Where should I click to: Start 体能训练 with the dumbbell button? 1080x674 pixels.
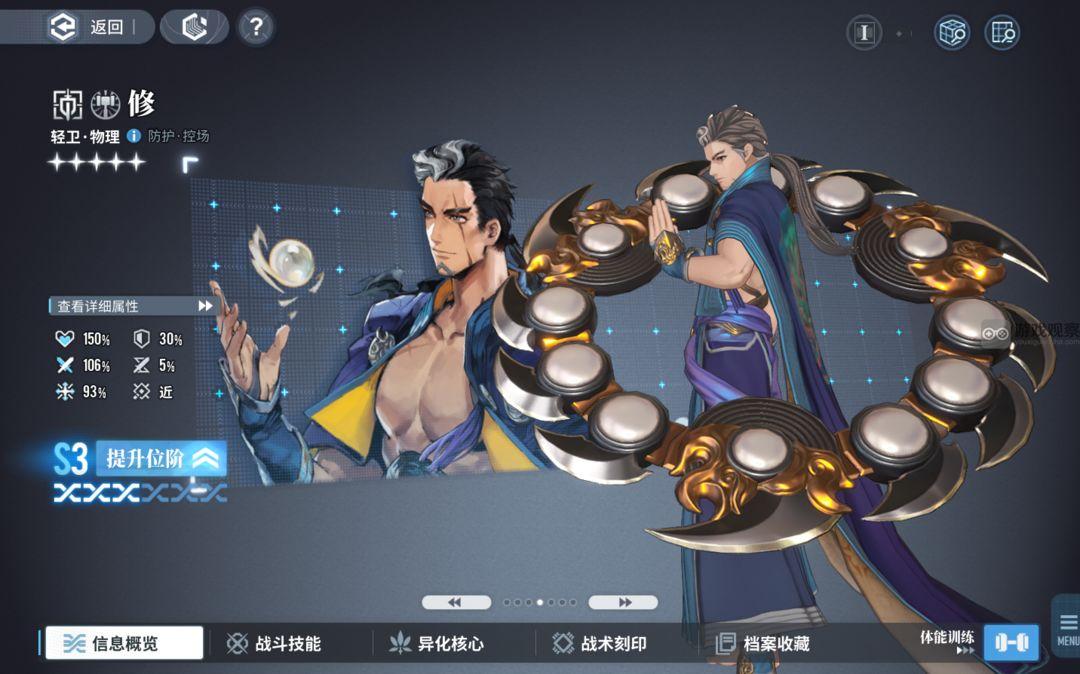1010,642
